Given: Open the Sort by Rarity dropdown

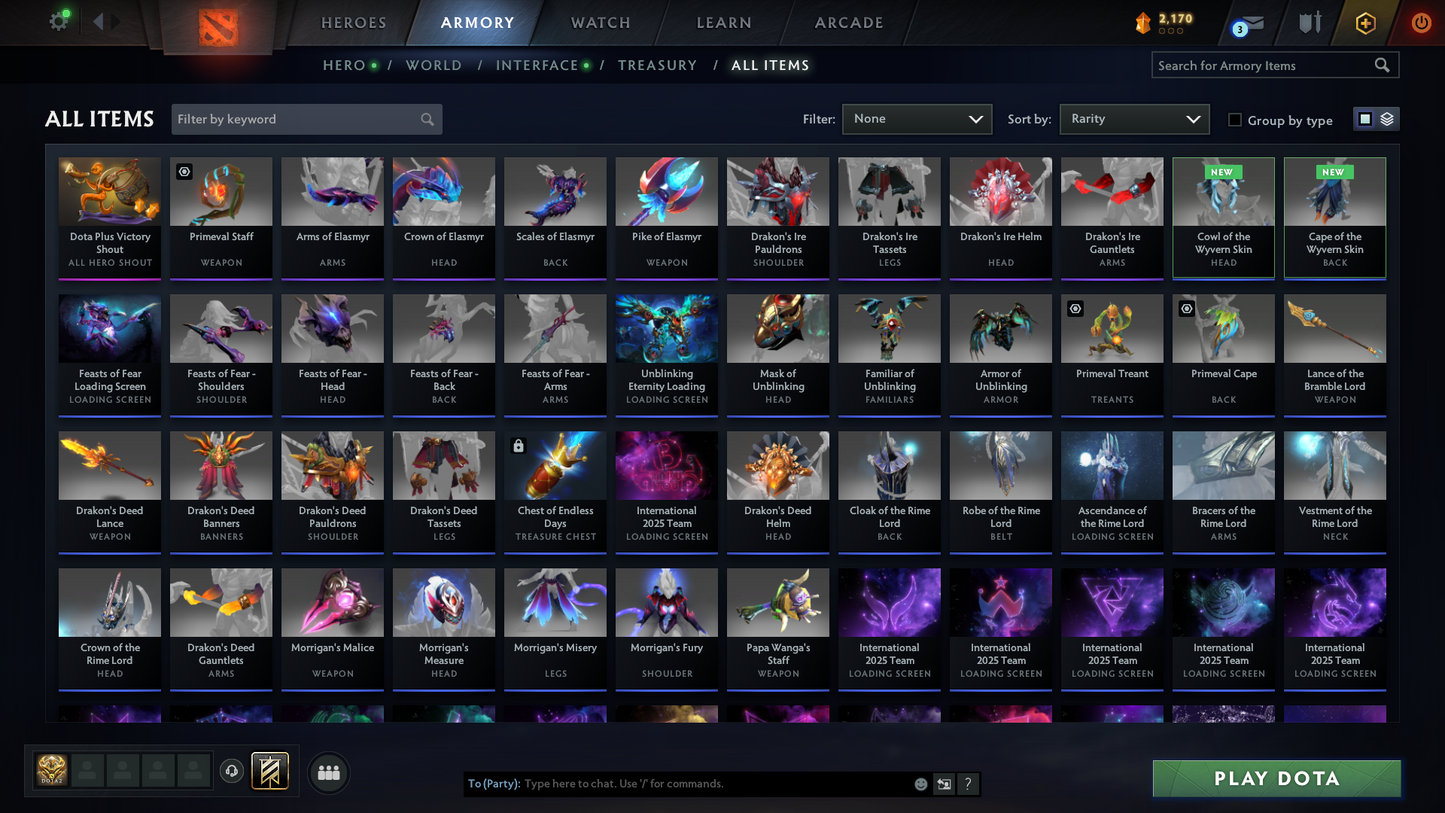Looking at the screenshot, I should pos(1133,118).
